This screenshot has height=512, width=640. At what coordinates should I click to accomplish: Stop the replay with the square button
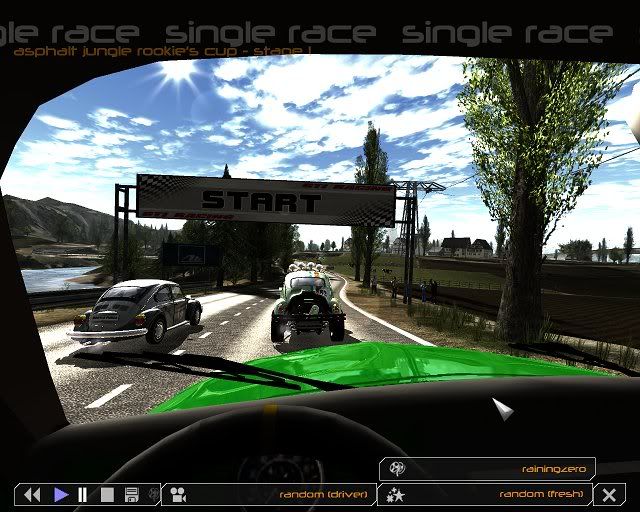tap(107, 494)
